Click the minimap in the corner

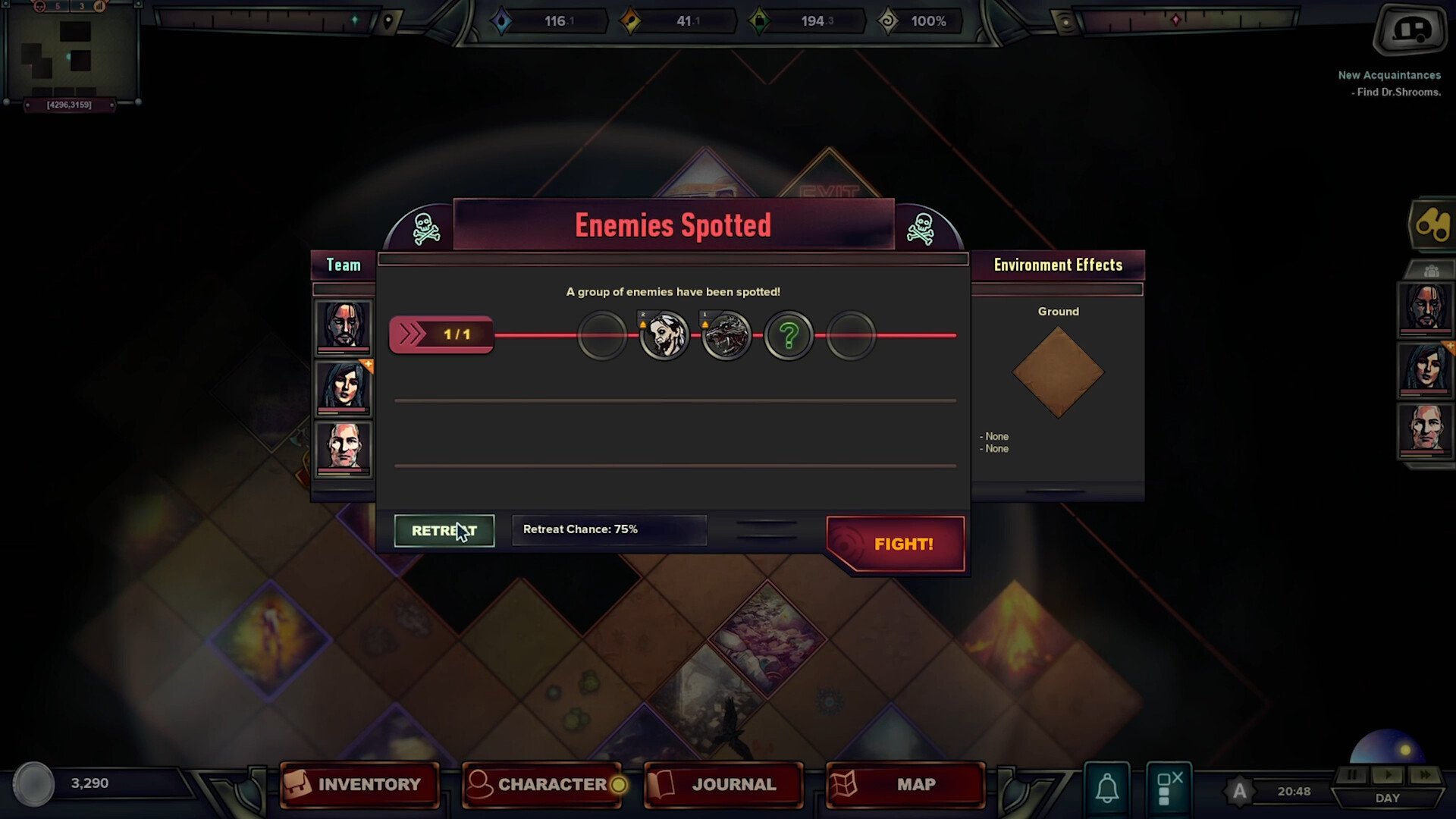[x=70, y=52]
